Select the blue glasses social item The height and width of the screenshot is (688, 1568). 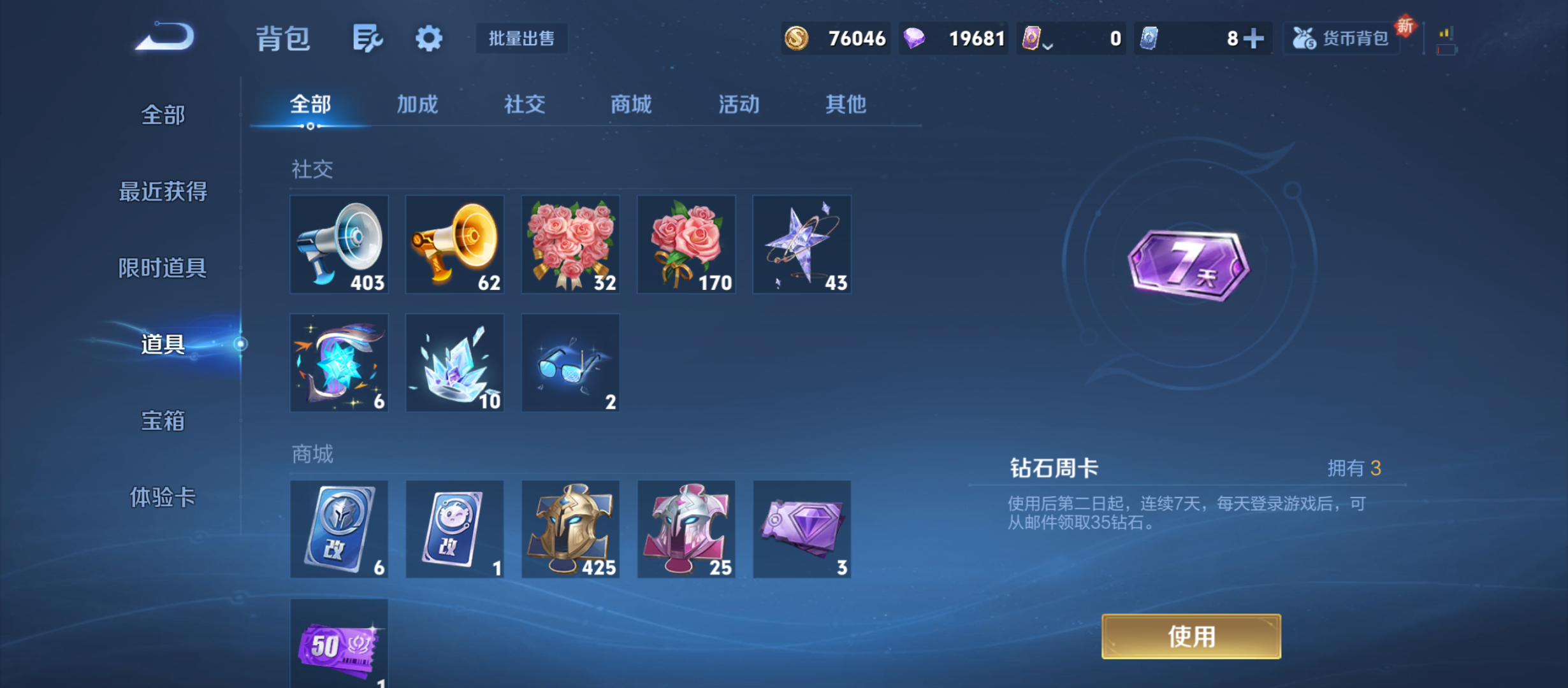[570, 362]
